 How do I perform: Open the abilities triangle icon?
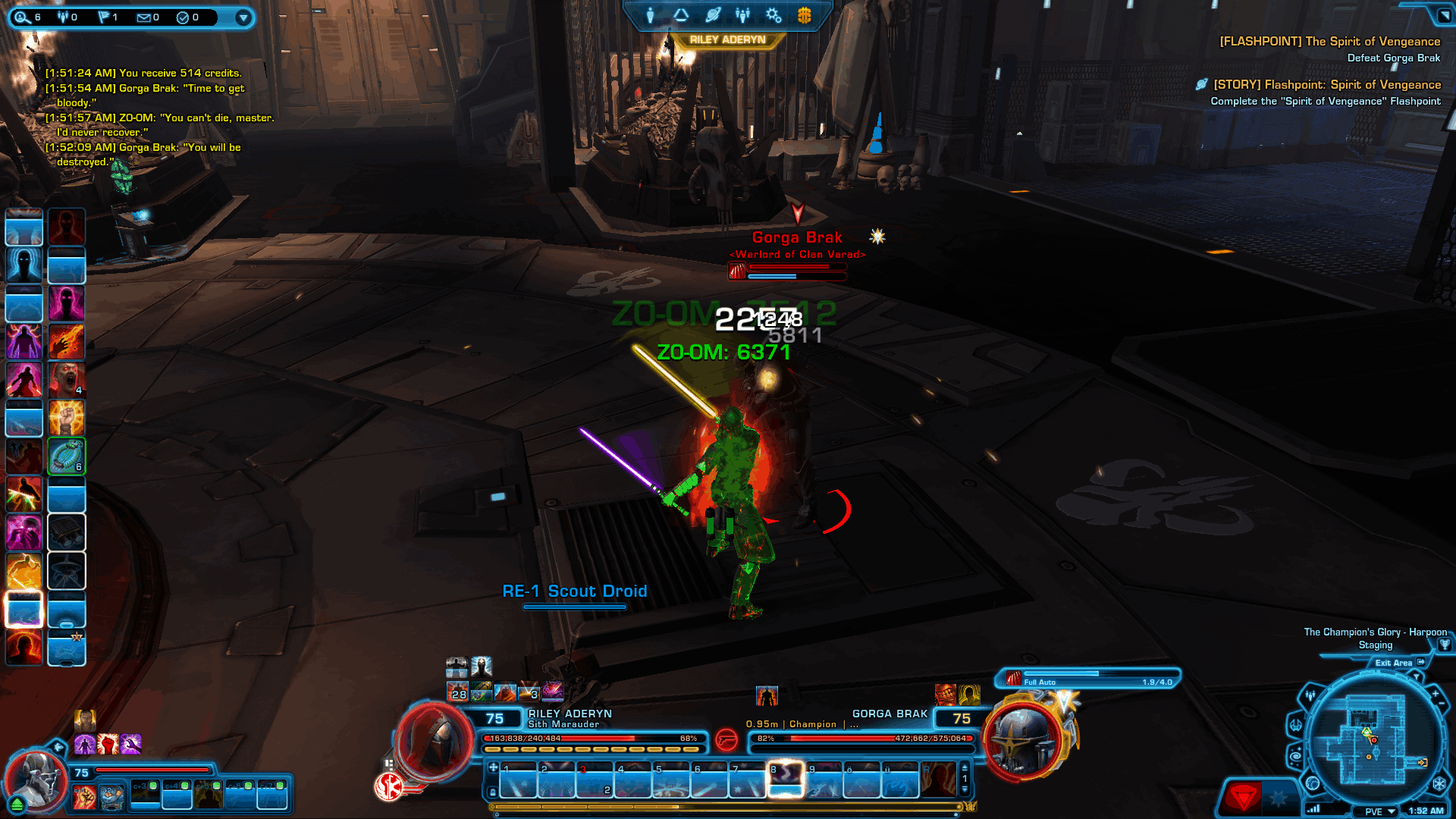point(682,14)
